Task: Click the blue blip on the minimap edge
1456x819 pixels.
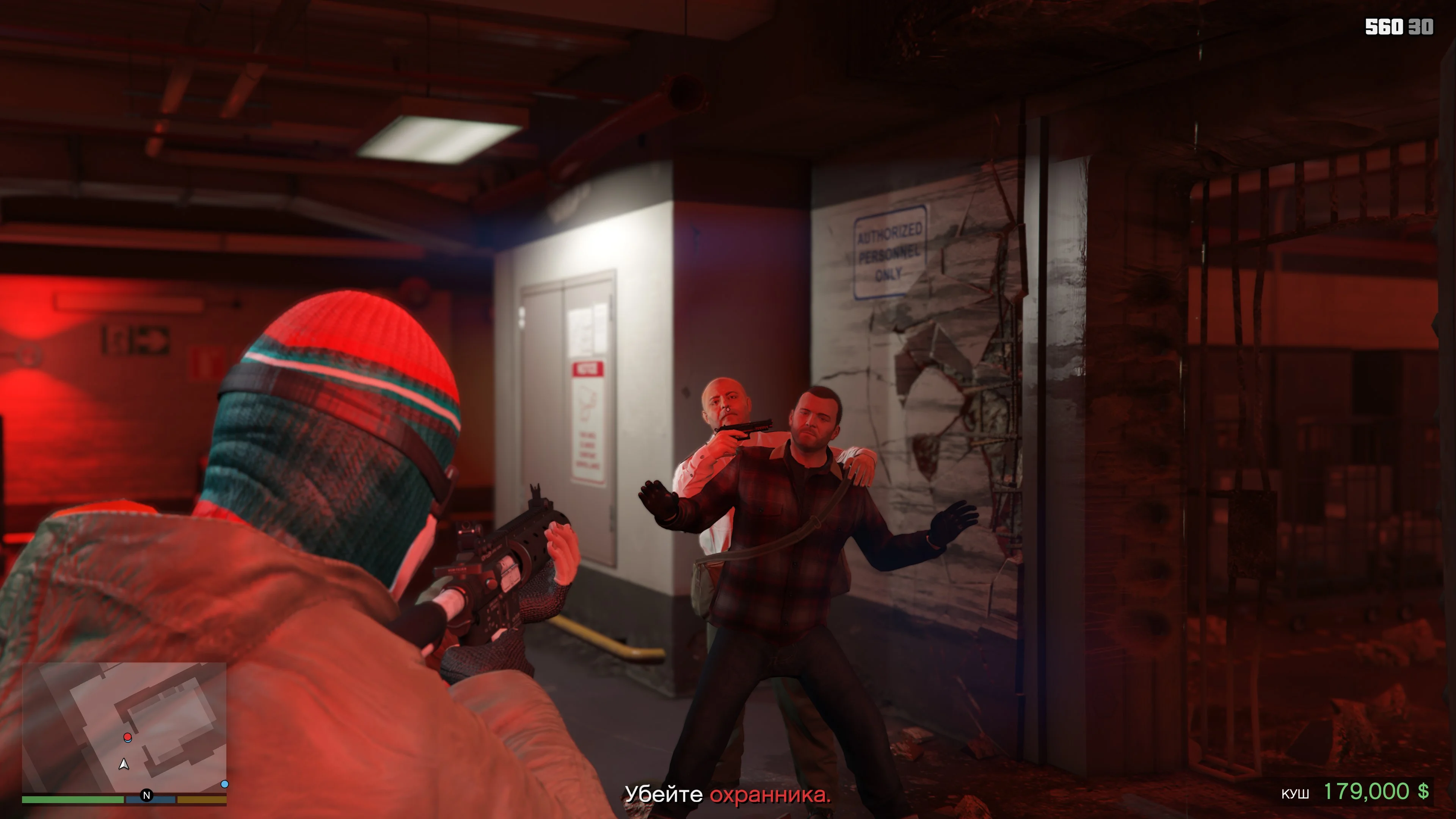Action: pos(224,784)
